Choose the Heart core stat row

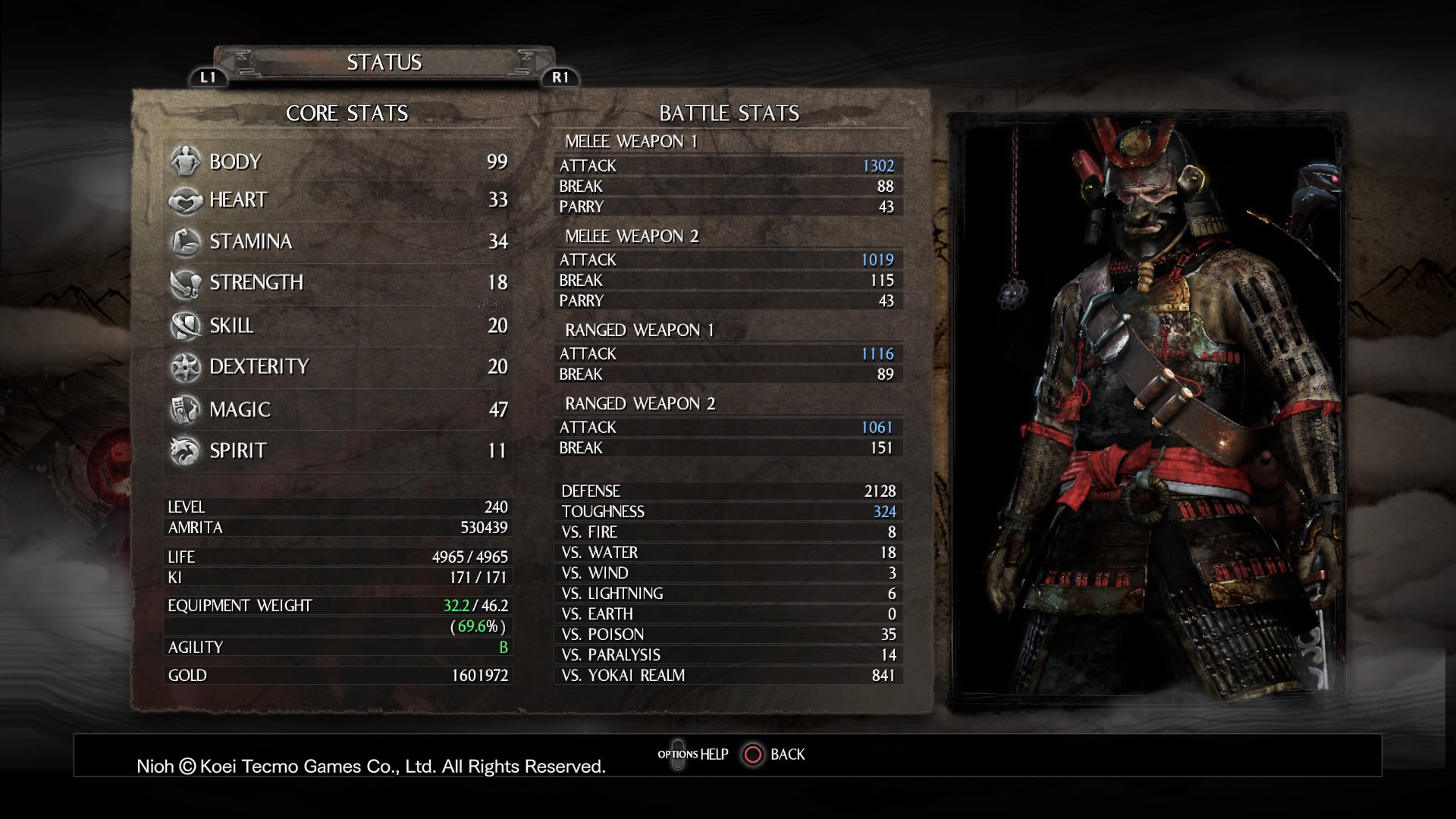click(338, 200)
